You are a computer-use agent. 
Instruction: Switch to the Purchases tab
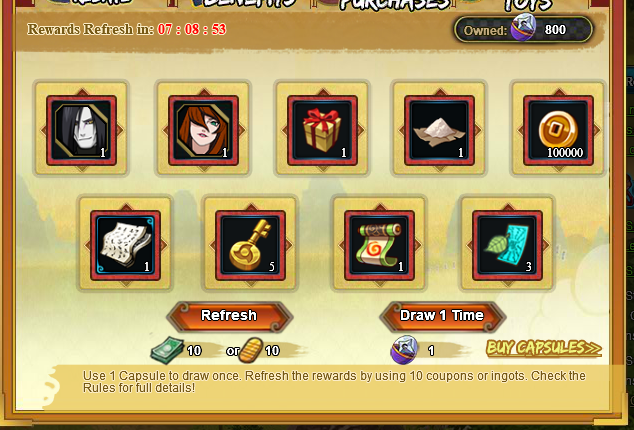click(x=394, y=5)
